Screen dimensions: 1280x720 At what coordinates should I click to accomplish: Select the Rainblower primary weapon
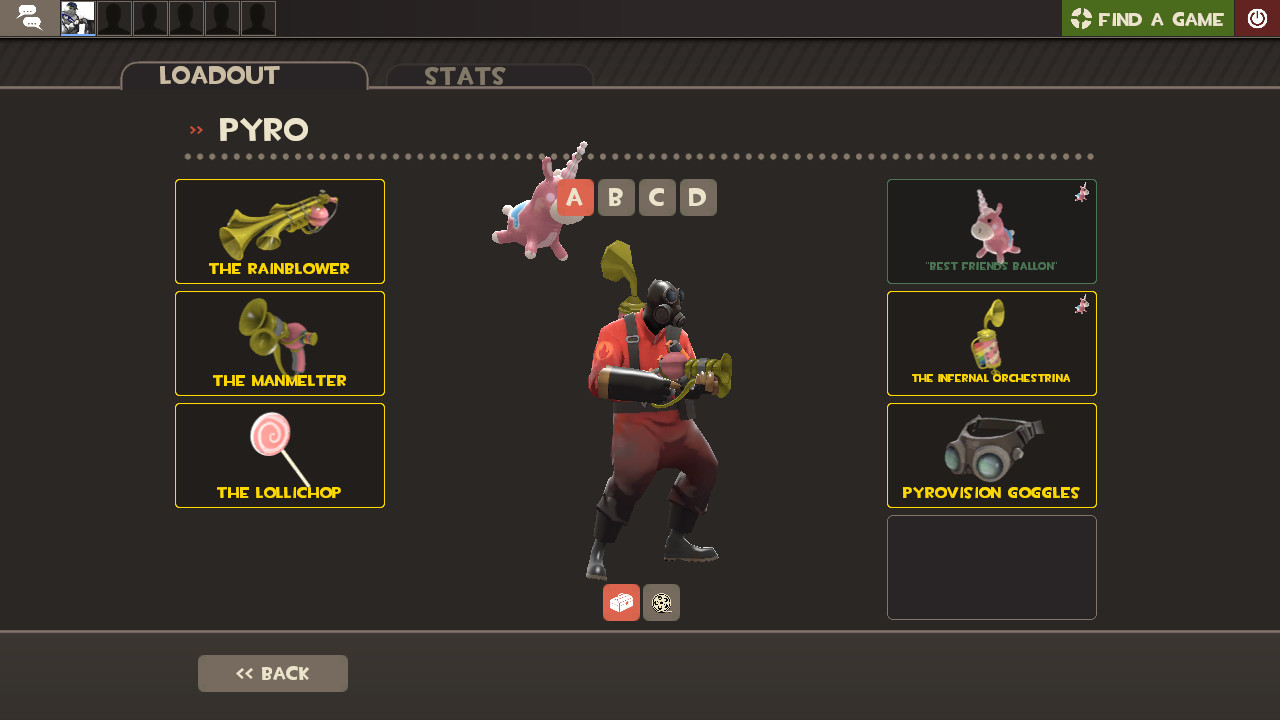[279, 231]
